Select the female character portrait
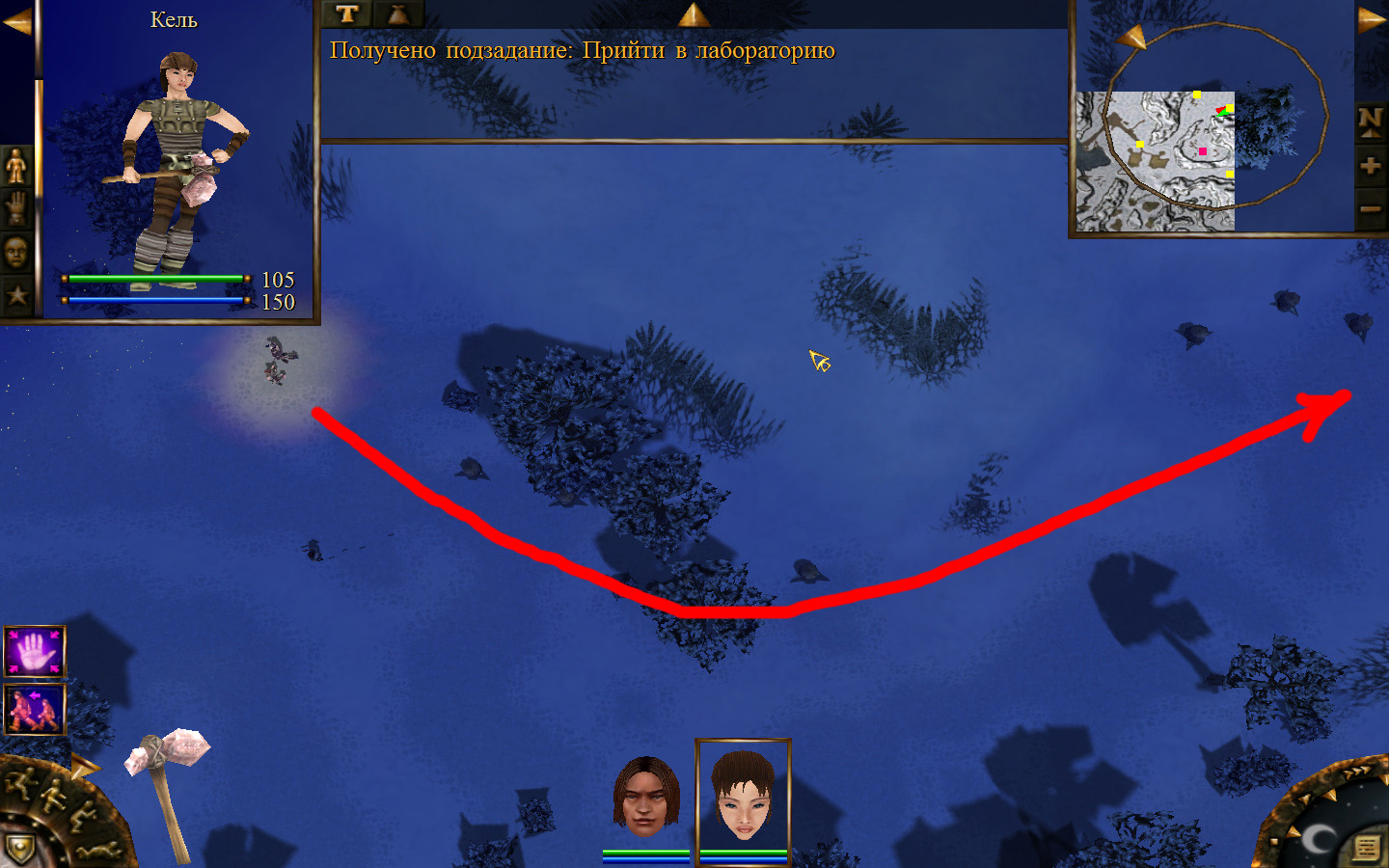This screenshot has height=868, width=1389. [743, 797]
